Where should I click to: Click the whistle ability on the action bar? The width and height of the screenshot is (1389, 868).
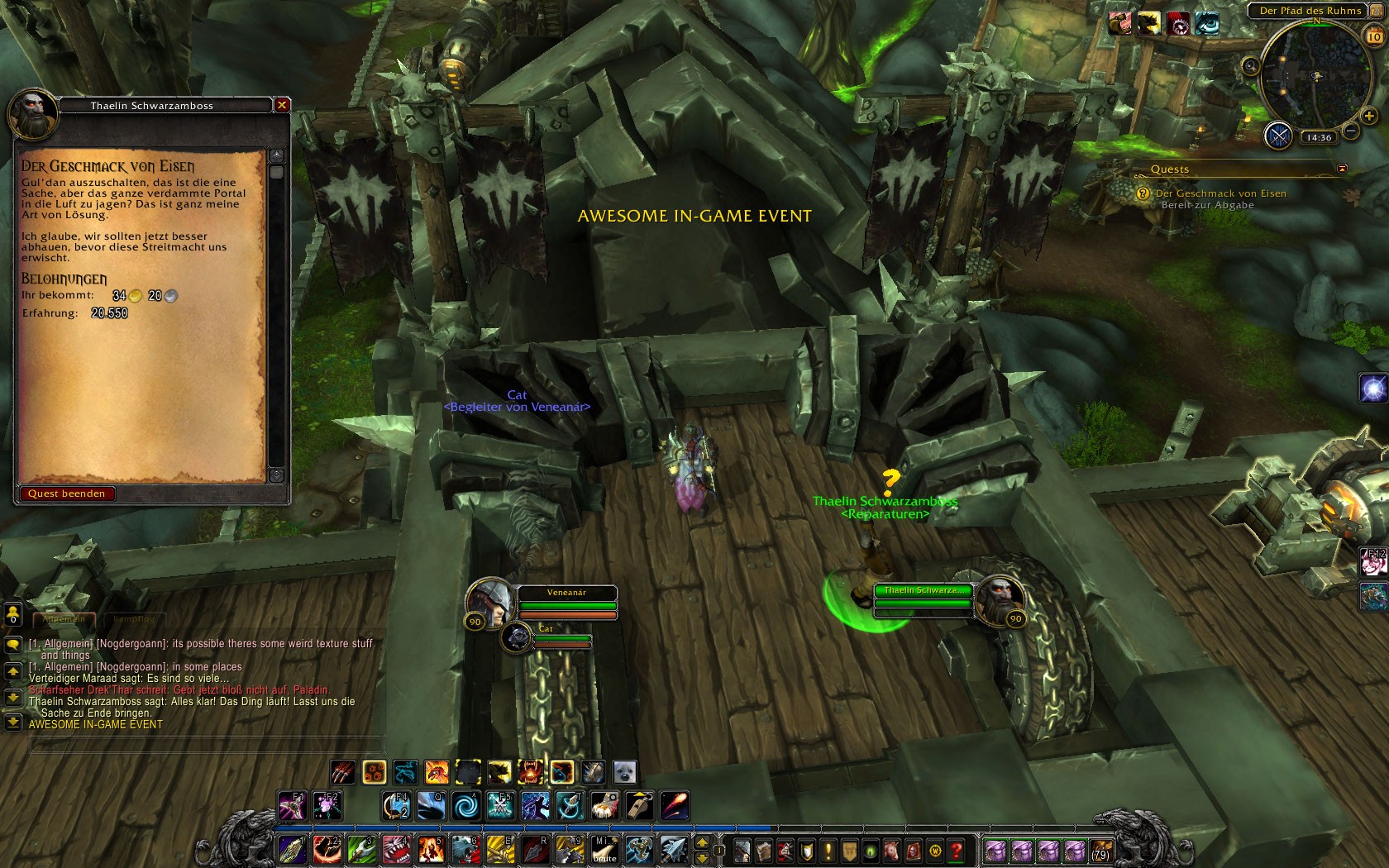pyautogui.click(x=639, y=804)
